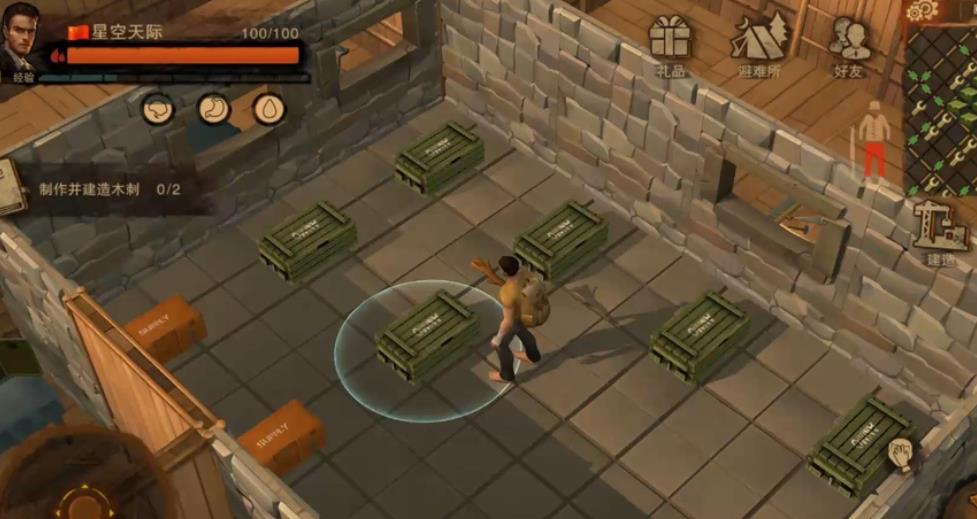
Task: Tap the hand interact button
Action: click(x=903, y=456)
